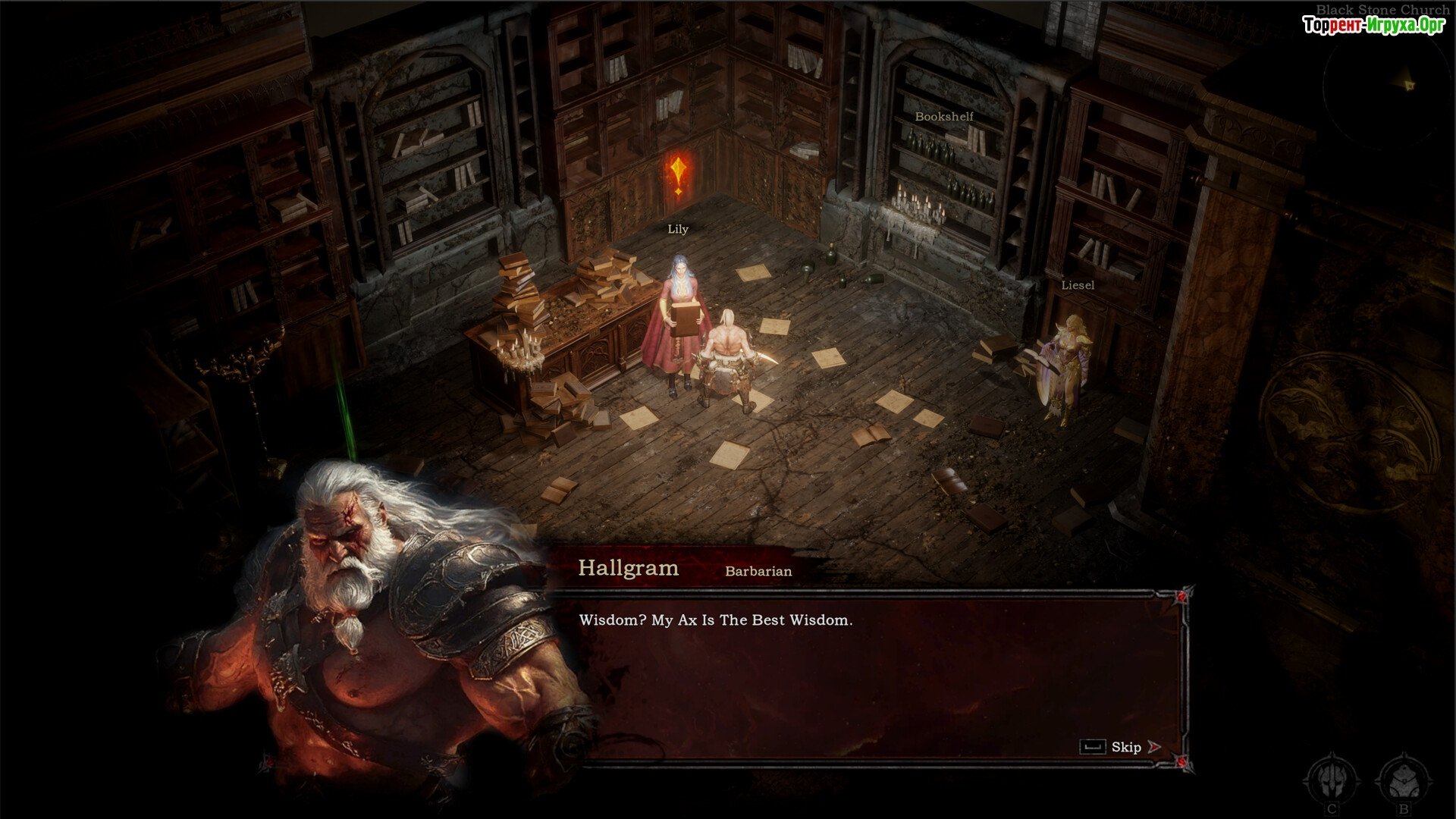Open the character sheet helmet icon
Screen dimensions: 1456x819
coord(1332,779)
